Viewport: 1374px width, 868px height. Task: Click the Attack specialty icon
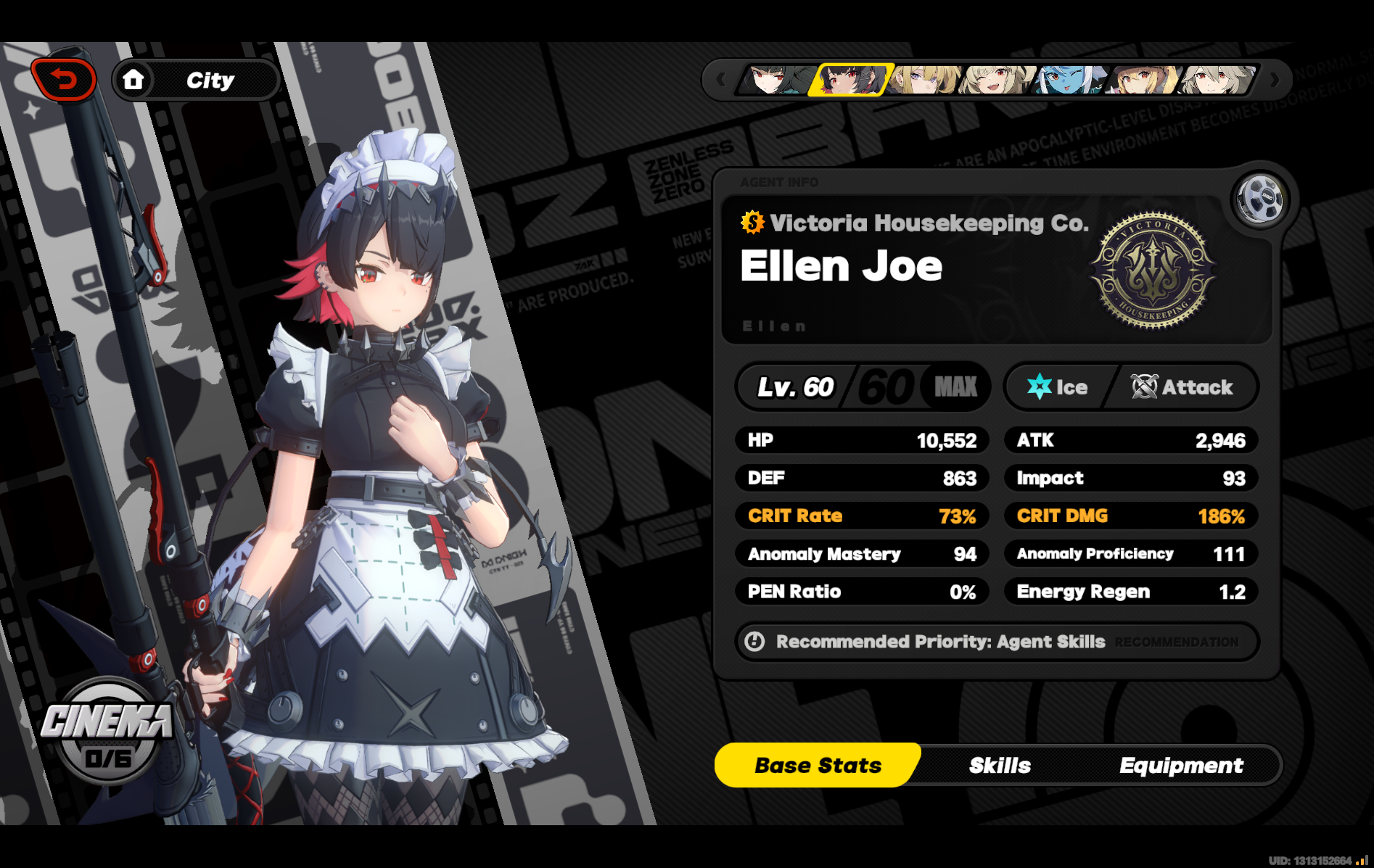coord(1144,387)
